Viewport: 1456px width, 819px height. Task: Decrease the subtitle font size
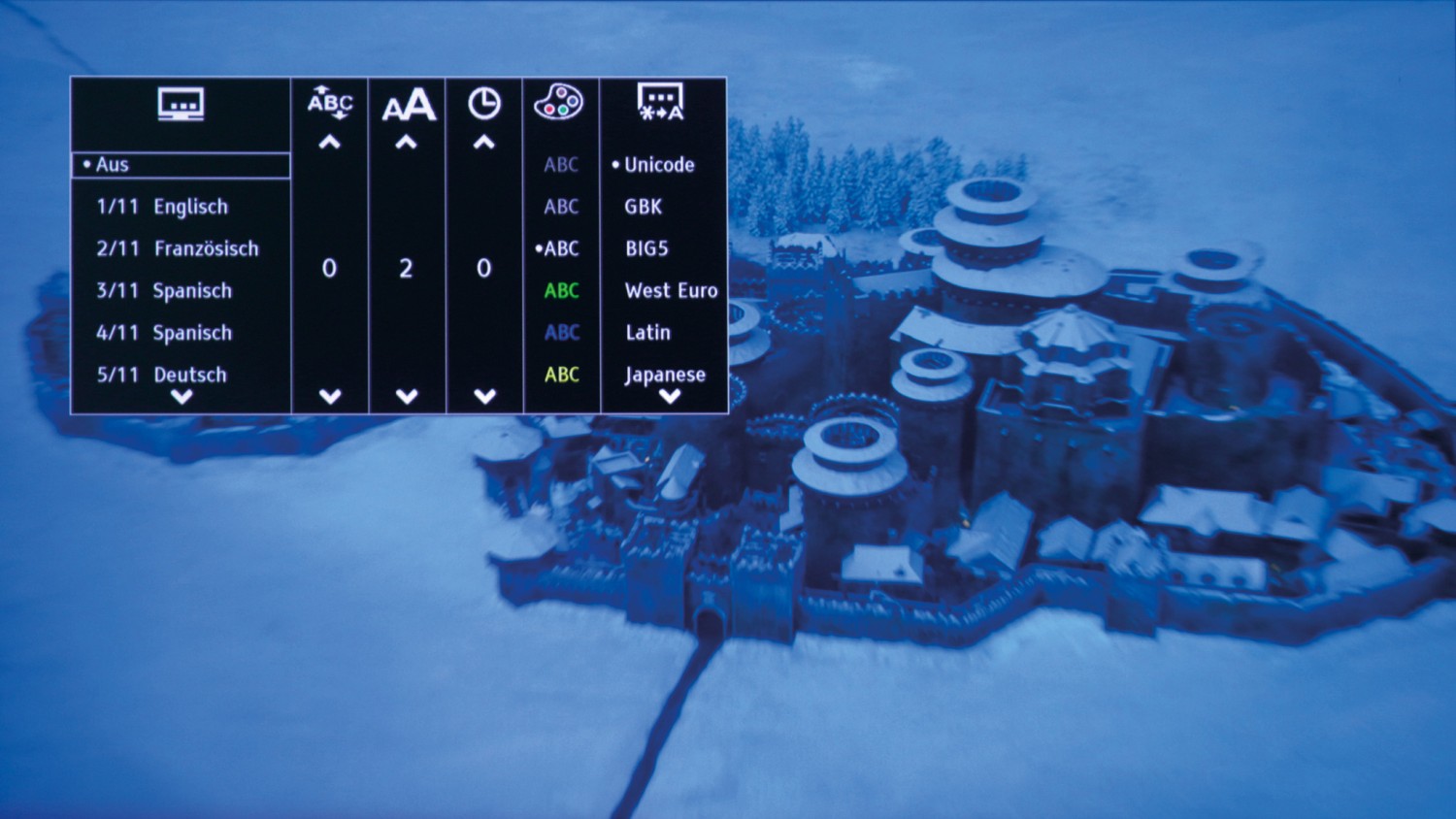point(407,396)
